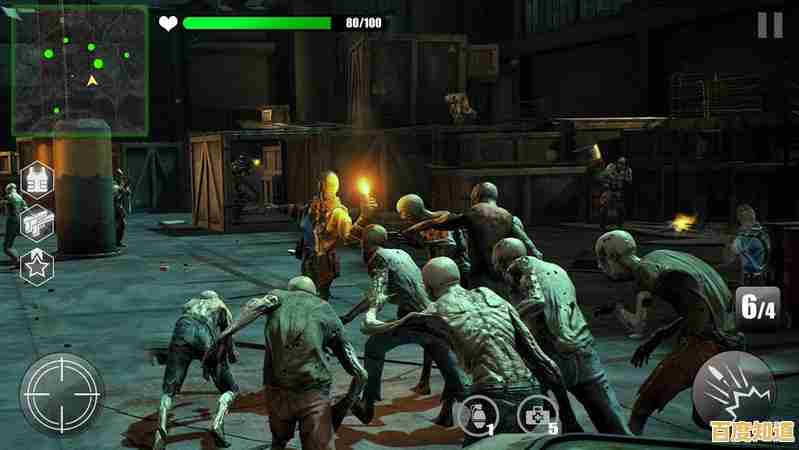Select the gun weapon hexagon icon

pyautogui.click(x=36, y=223)
